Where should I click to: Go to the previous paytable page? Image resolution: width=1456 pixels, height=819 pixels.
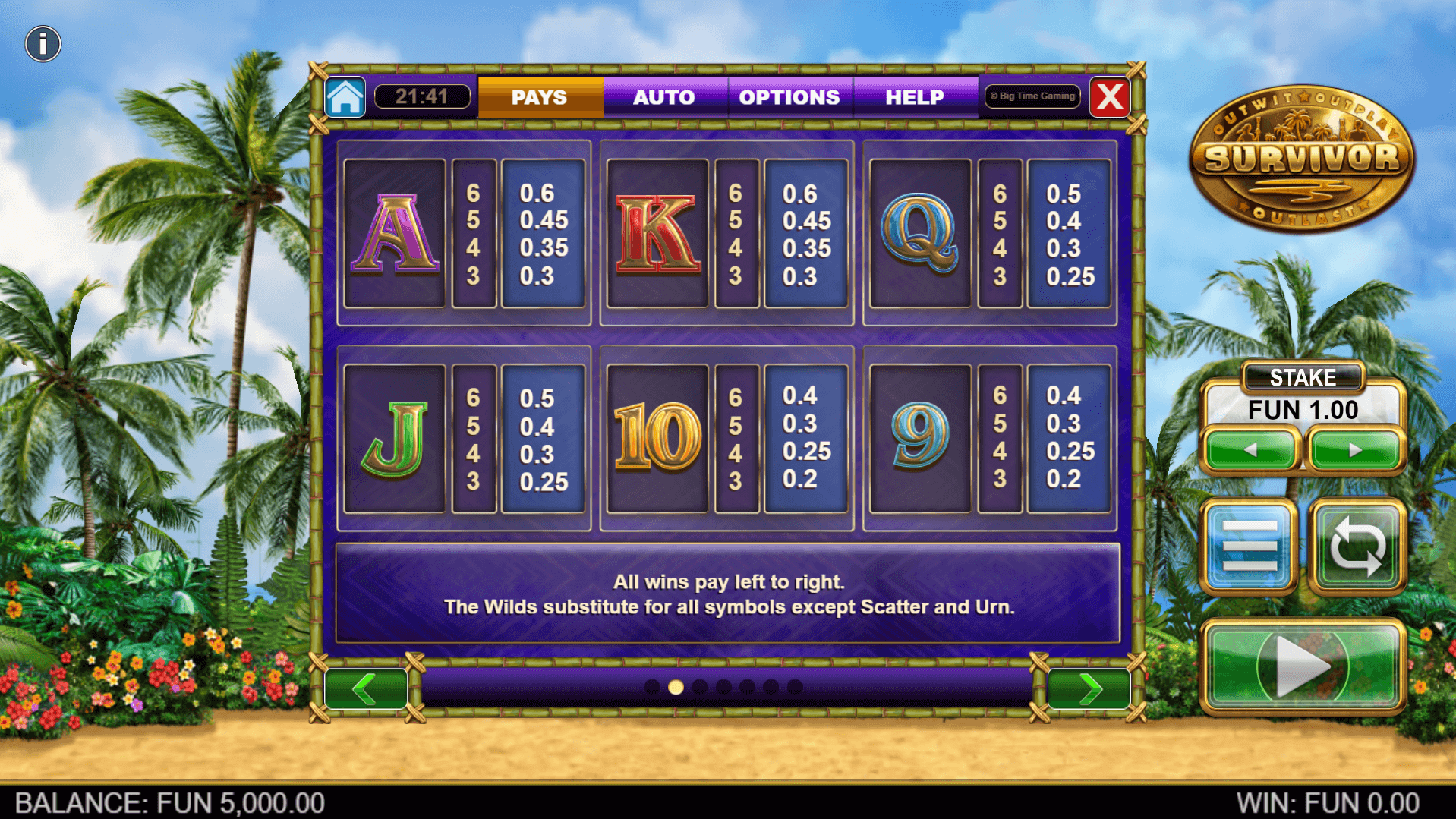click(366, 689)
